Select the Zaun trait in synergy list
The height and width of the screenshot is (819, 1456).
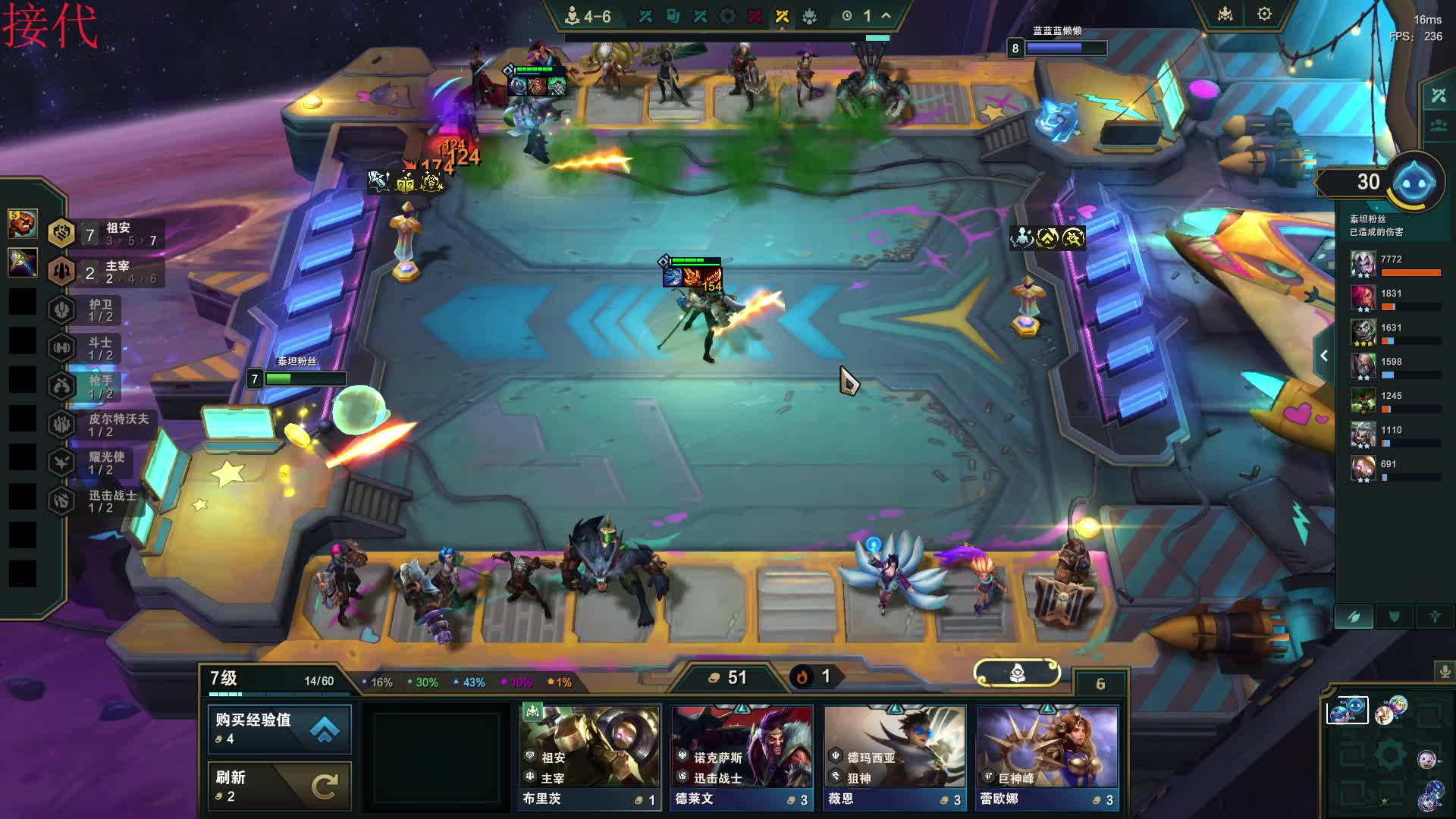[x=106, y=234]
